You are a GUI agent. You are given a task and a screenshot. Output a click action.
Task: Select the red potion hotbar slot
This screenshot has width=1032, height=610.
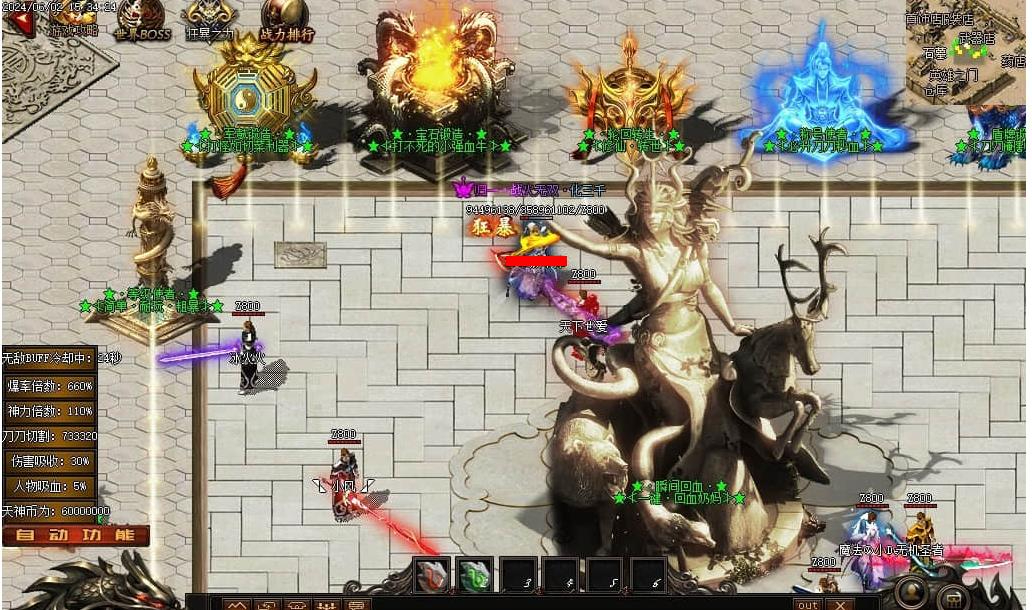tap(432, 577)
